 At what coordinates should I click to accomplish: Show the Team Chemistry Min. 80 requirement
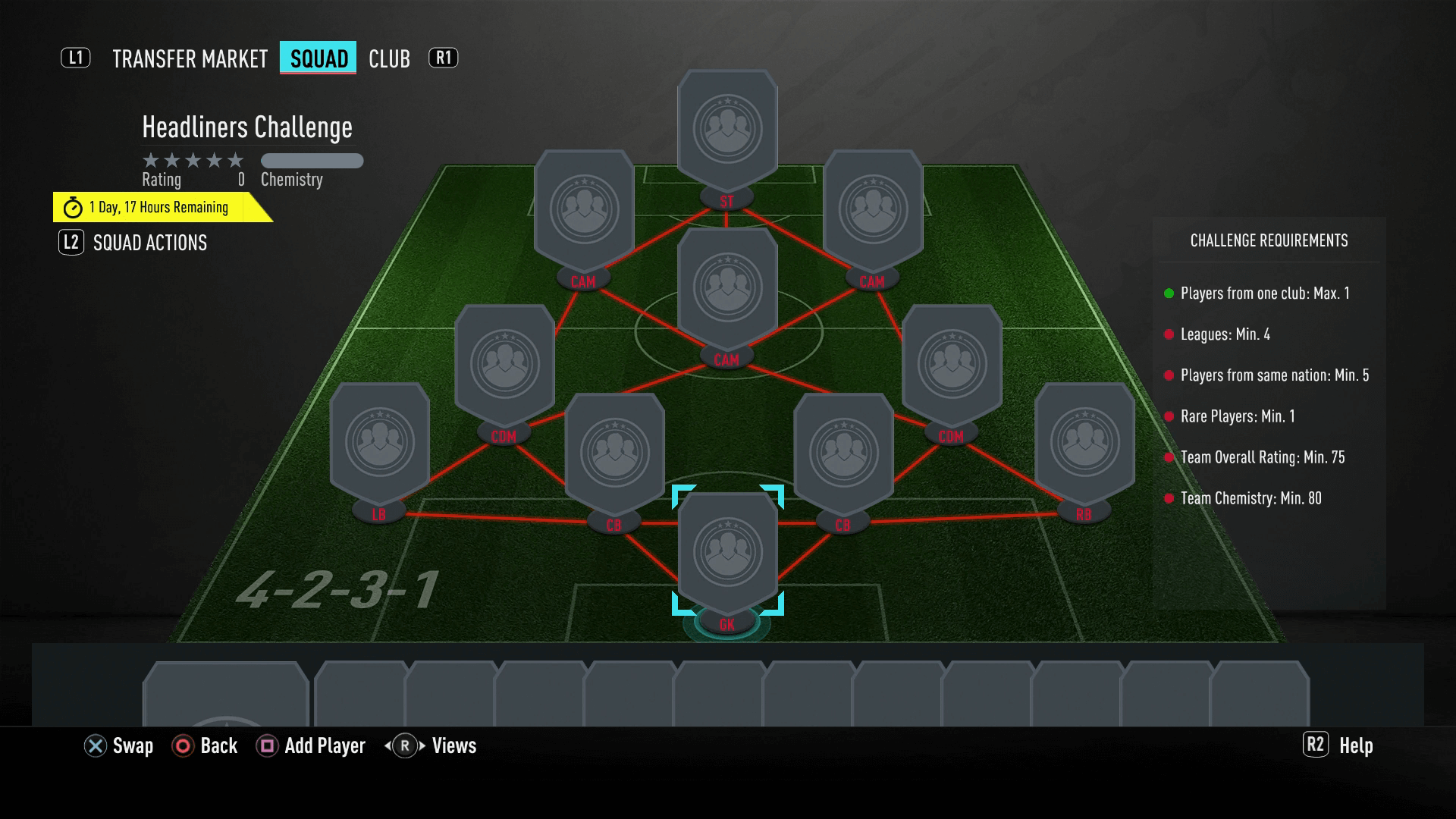pyautogui.click(x=1250, y=498)
